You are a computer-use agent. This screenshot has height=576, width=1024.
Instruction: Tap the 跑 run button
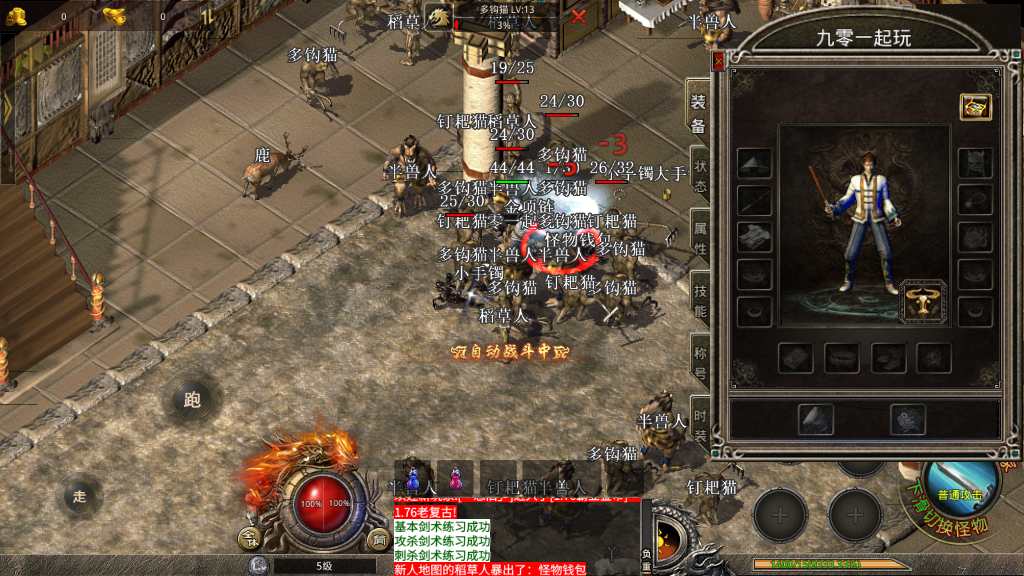[x=193, y=400]
